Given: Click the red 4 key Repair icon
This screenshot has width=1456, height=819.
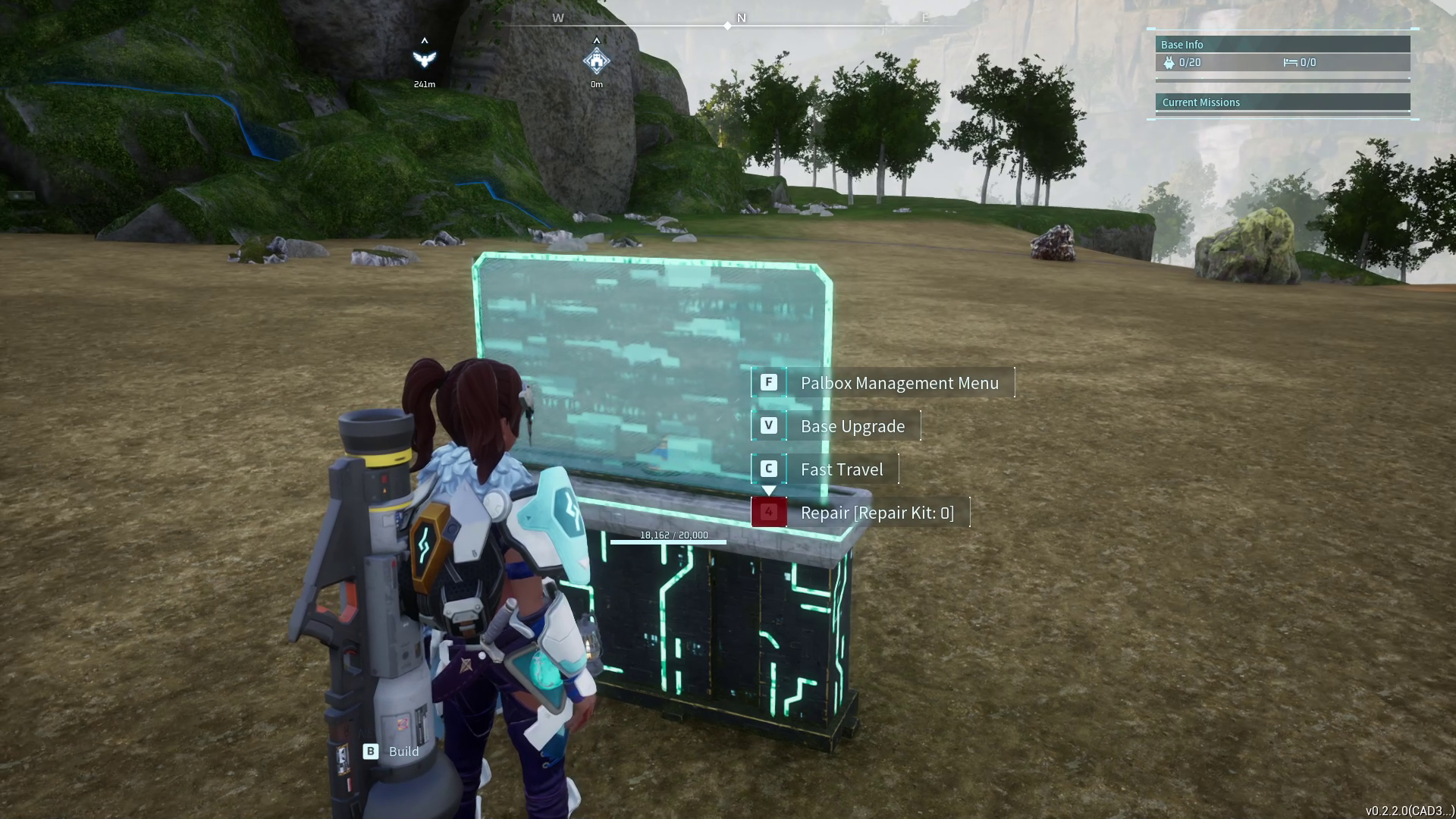Looking at the screenshot, I should [769, 512].
